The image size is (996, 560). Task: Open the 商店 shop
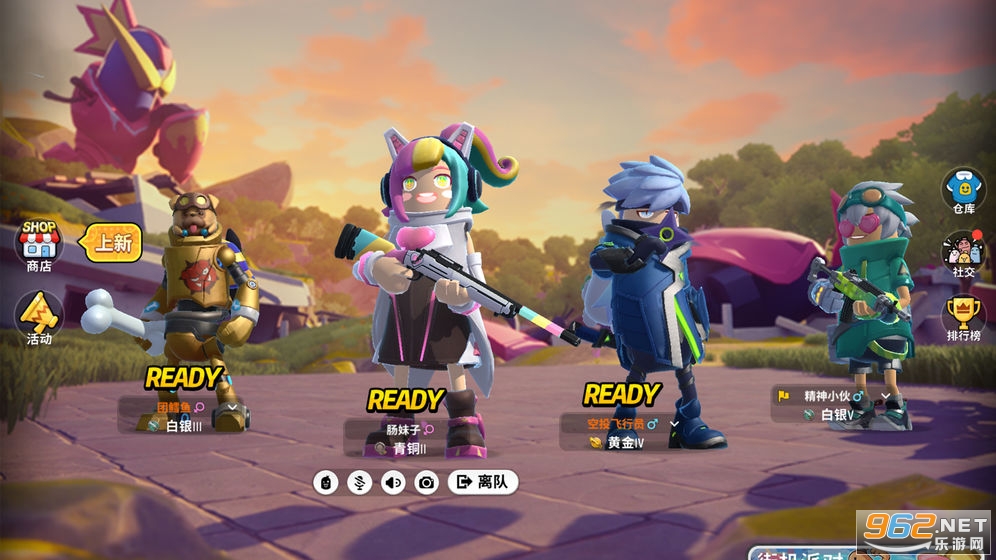click(39, 245)
